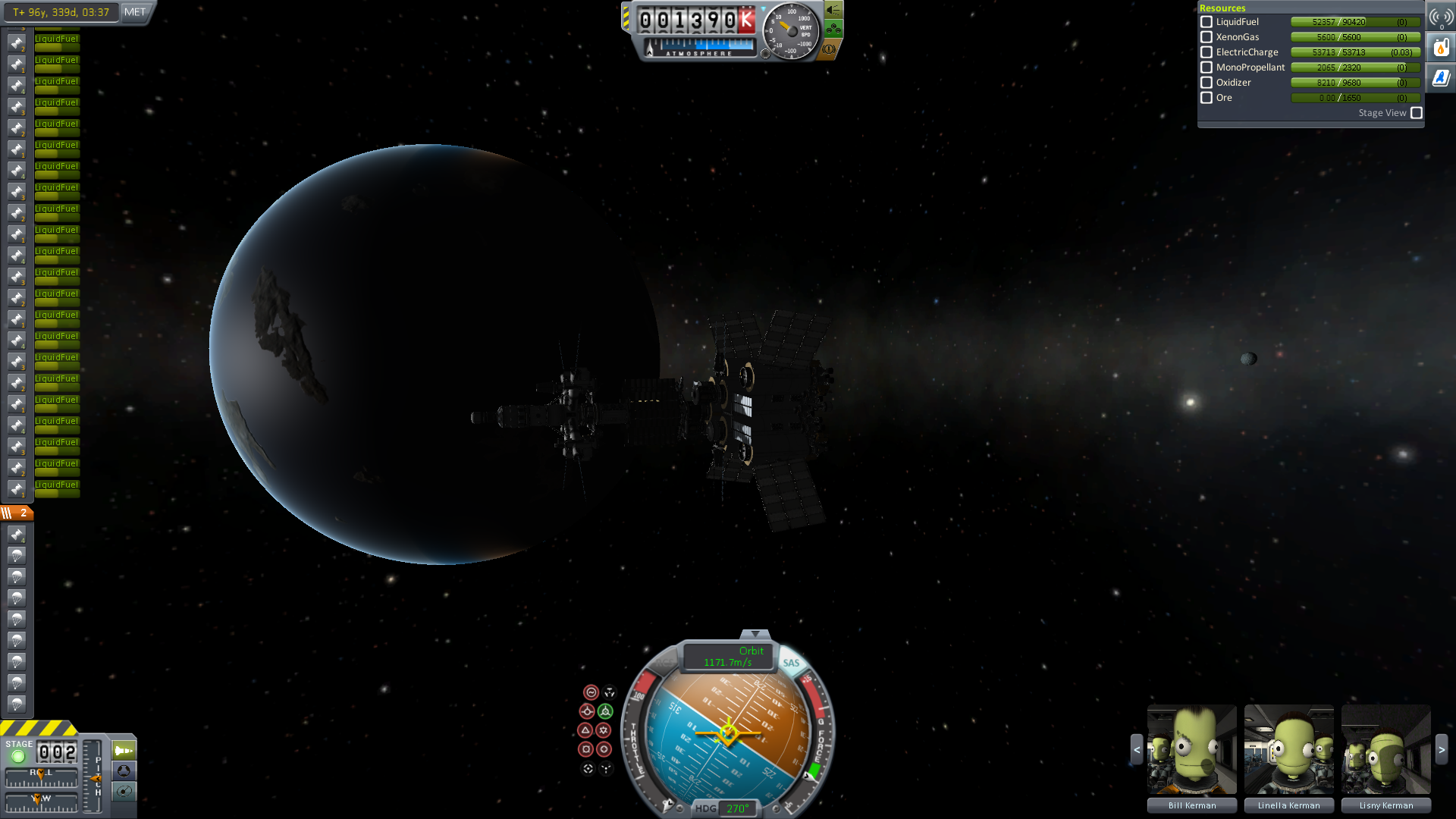Select Bill Kerman's crew portrait

[x=1191, y=749]
